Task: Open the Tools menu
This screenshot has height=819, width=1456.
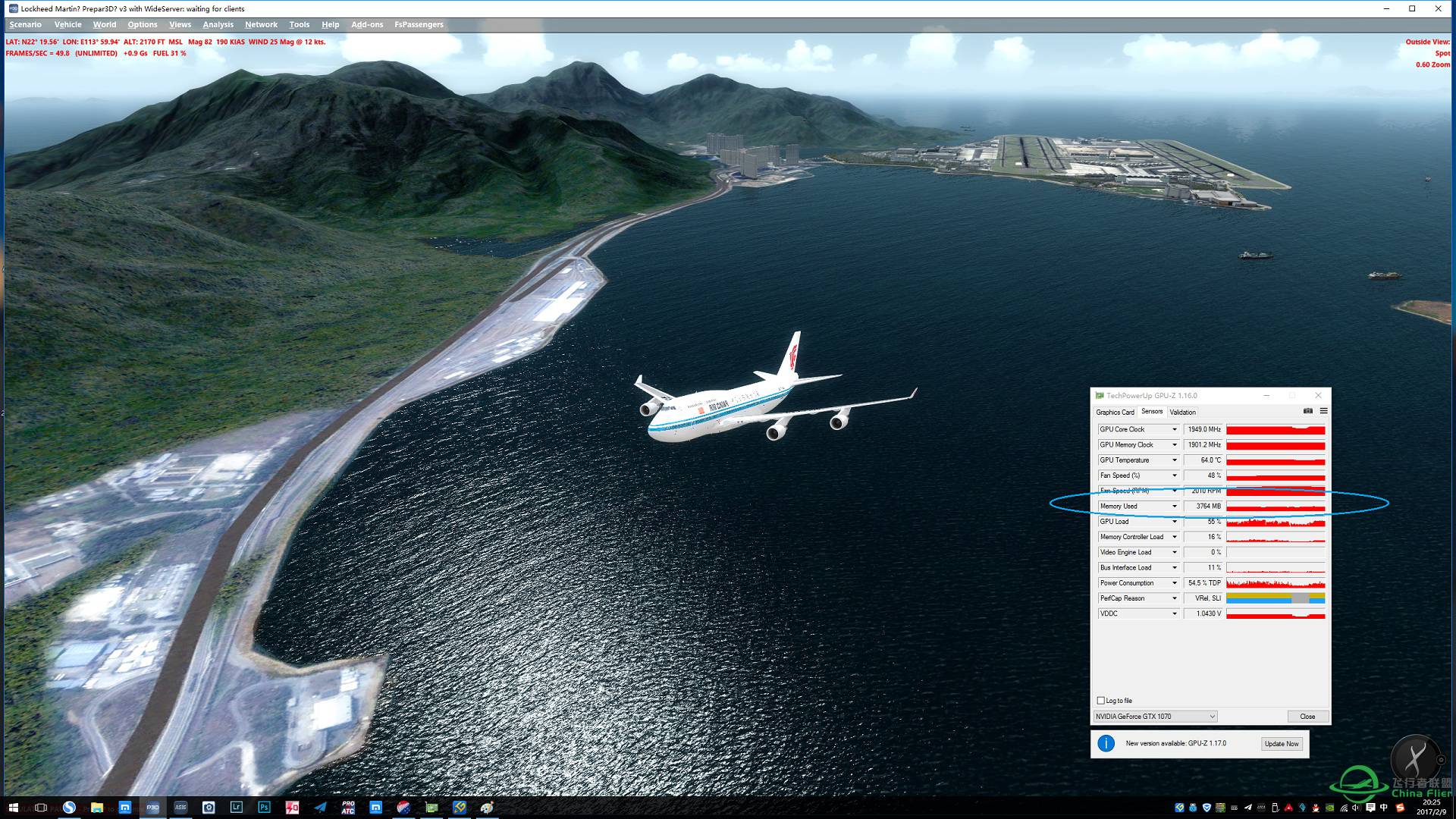Action: tap(299, 24)
